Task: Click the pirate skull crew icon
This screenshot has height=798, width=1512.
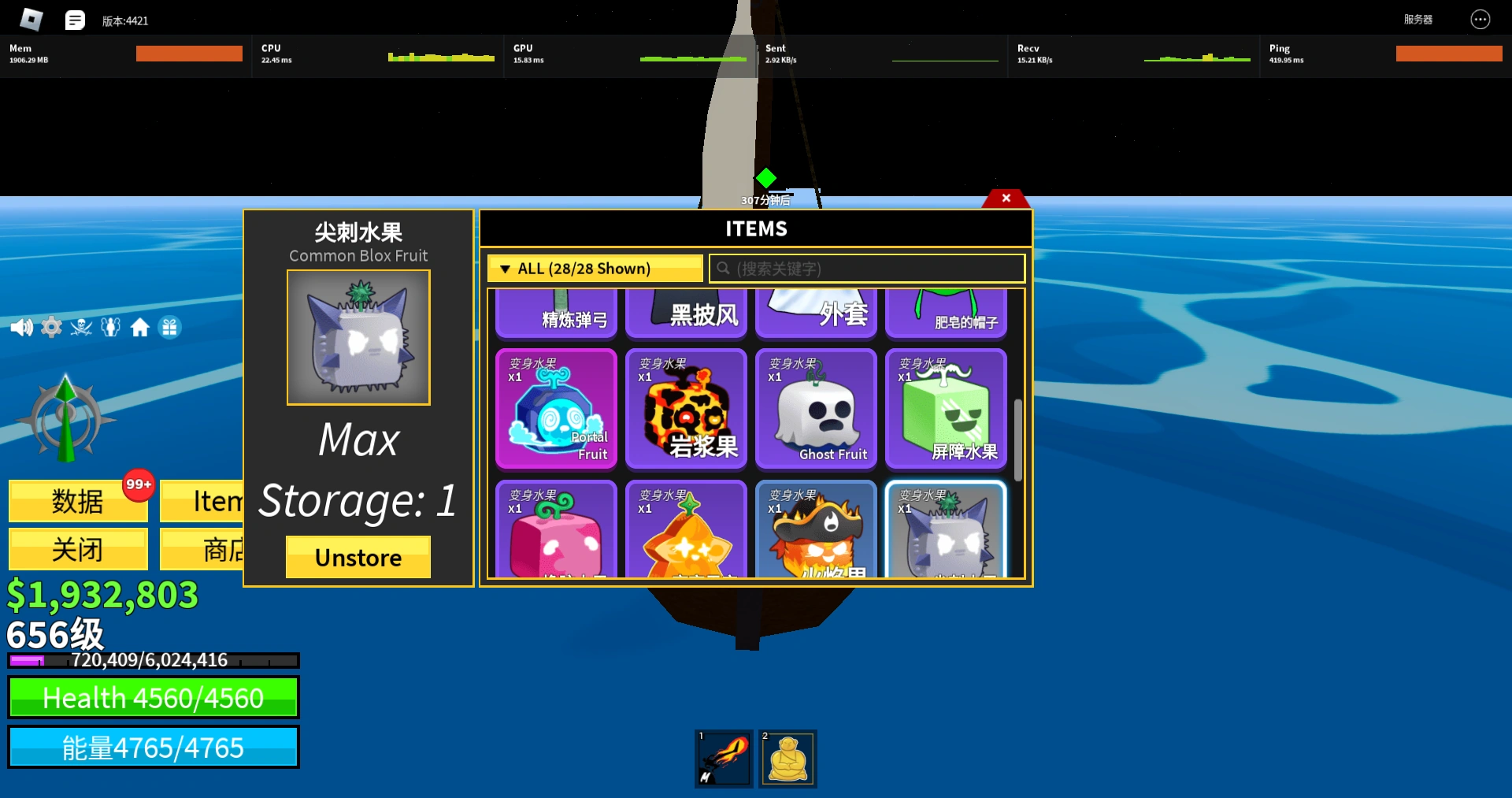Action: pos(81,327)
